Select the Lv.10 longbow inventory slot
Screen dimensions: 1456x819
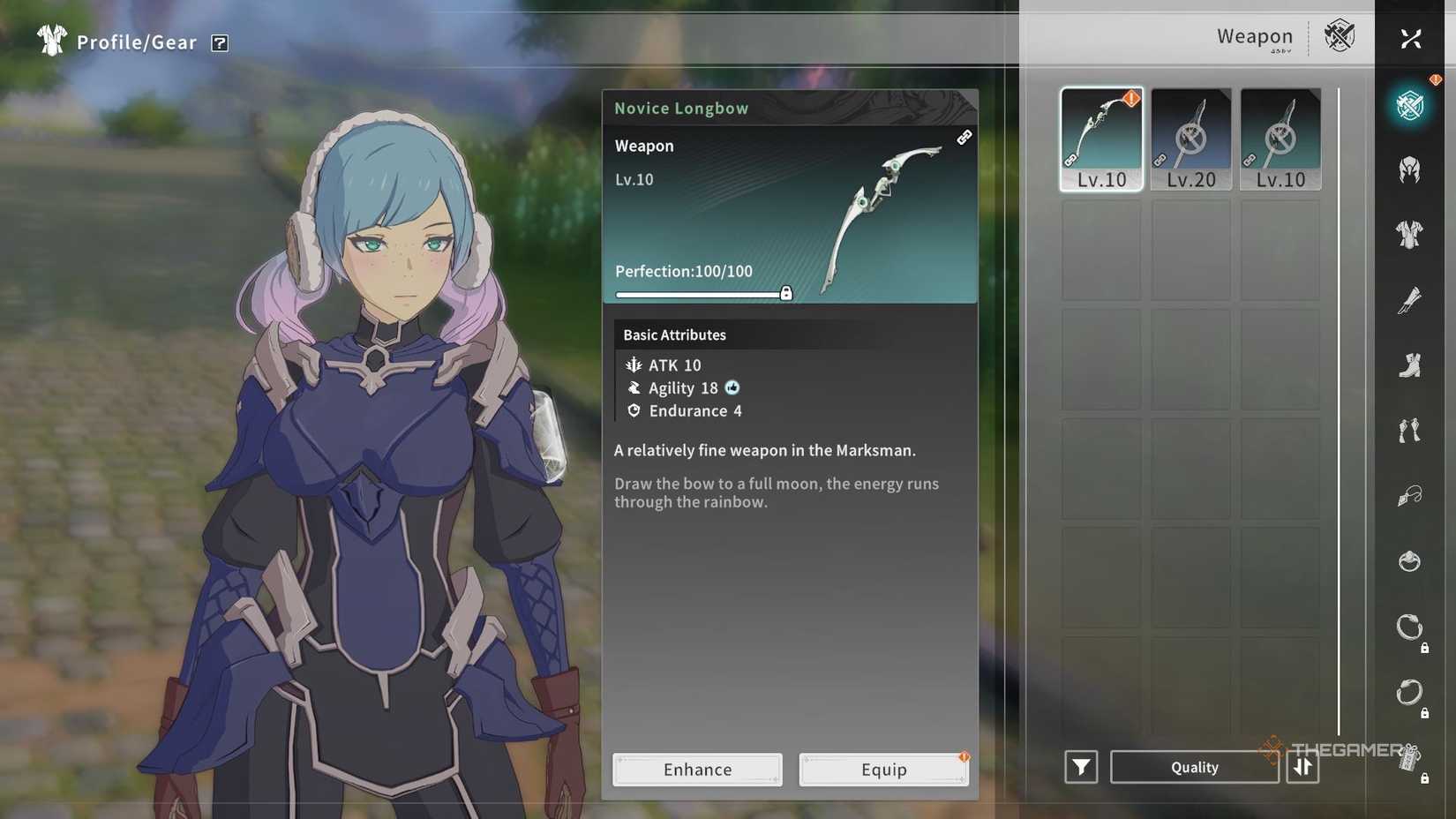point(1101,139)
